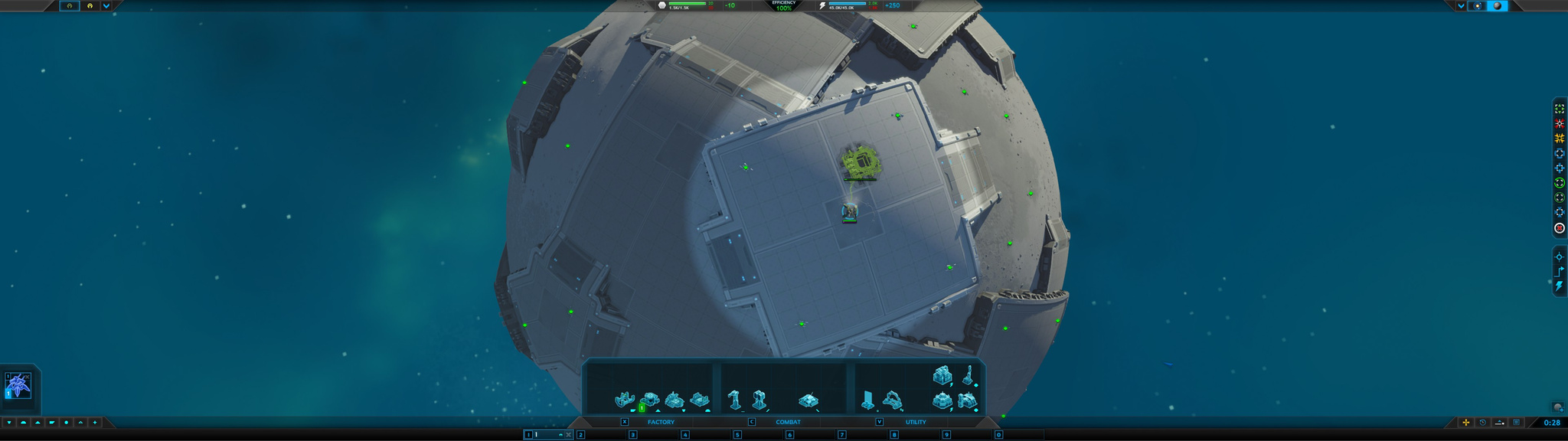Choose the red arrows attack command
This screenshot has height=441, width=1568.
click(x=1559, y=123)
